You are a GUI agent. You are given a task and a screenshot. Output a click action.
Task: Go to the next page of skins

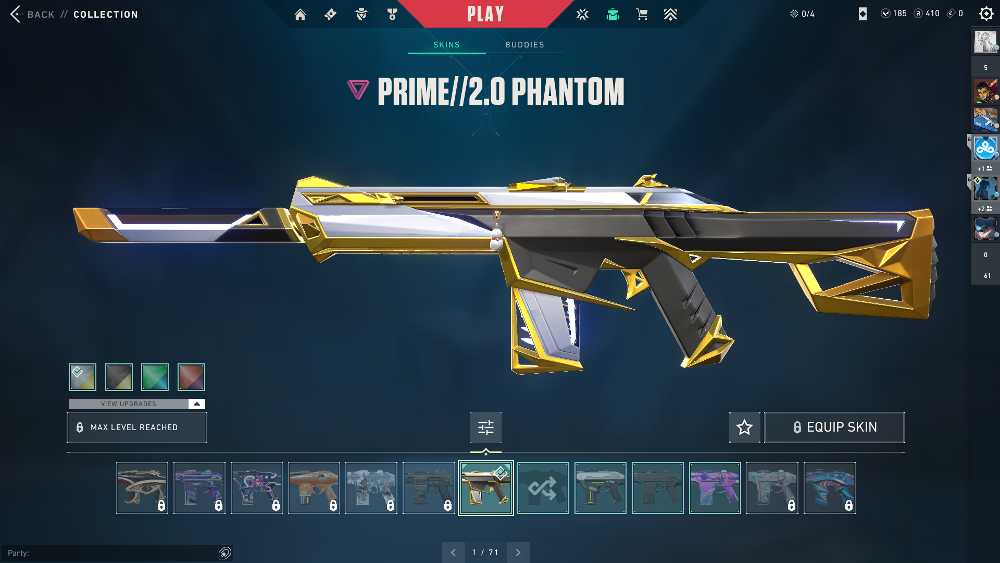click(x=518, y=552)
